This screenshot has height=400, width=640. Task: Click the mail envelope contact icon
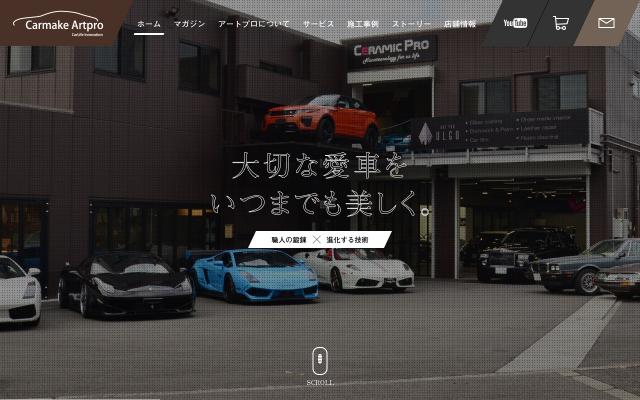pyautogui.click(x=606, y=22)
